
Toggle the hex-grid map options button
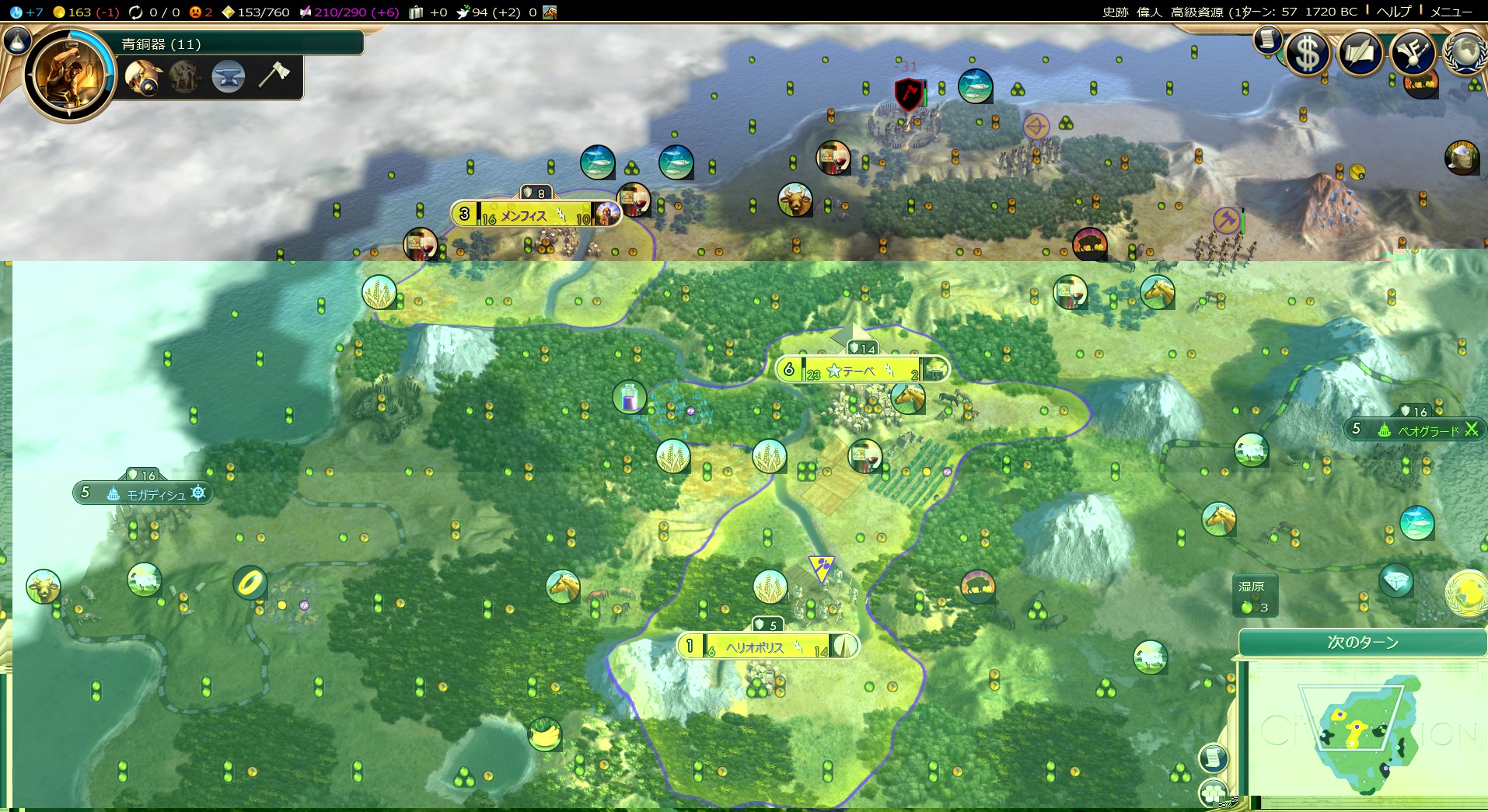pyautogui.click(x=1213, y=793)
